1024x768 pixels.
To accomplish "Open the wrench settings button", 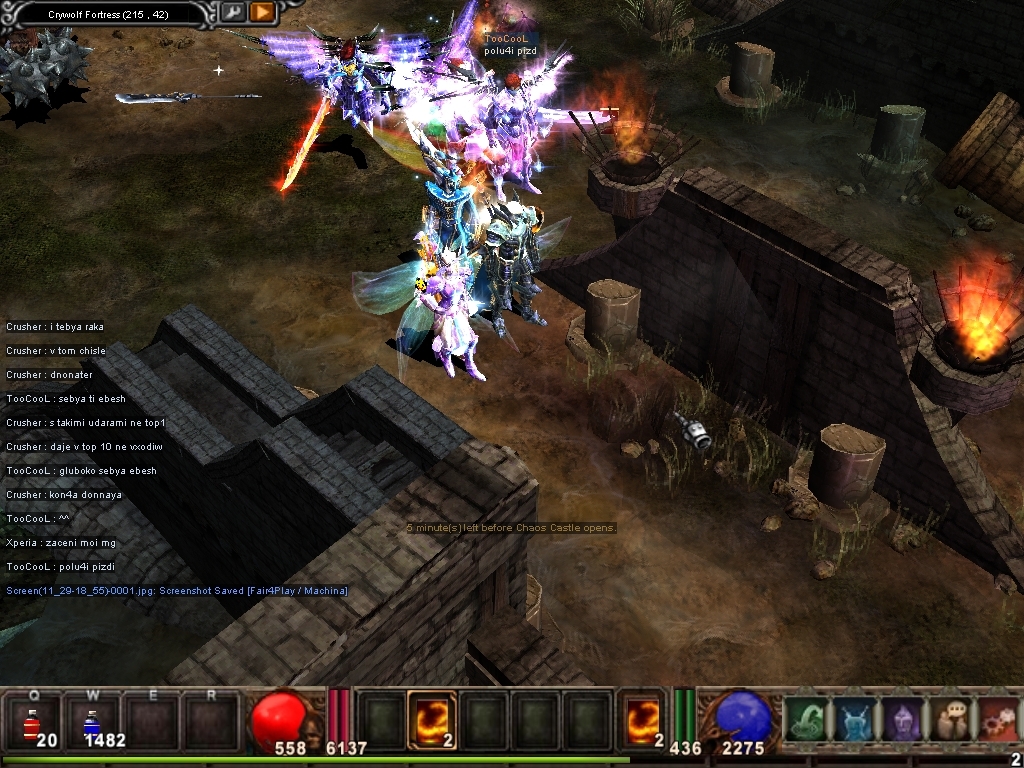I will (x=232, y=12).
